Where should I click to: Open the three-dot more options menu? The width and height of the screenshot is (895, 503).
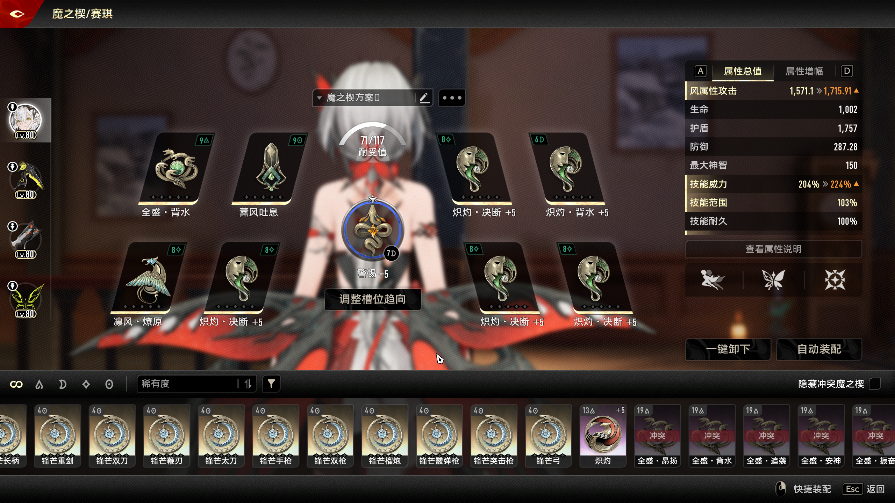coord(451,98)
